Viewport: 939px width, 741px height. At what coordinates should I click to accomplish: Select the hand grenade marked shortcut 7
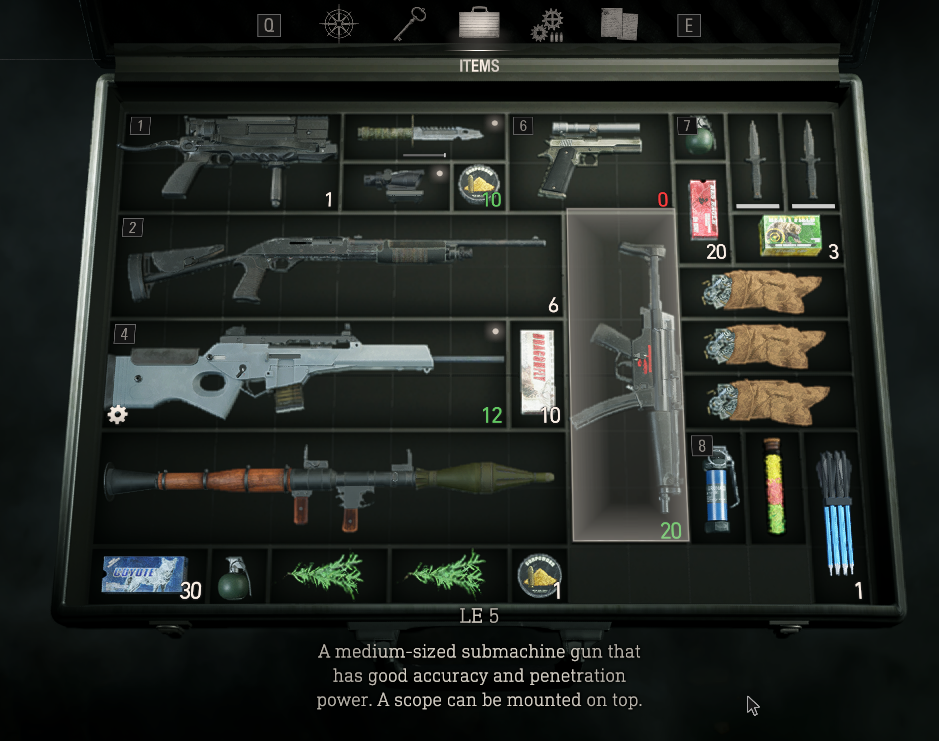pos(699,138)
